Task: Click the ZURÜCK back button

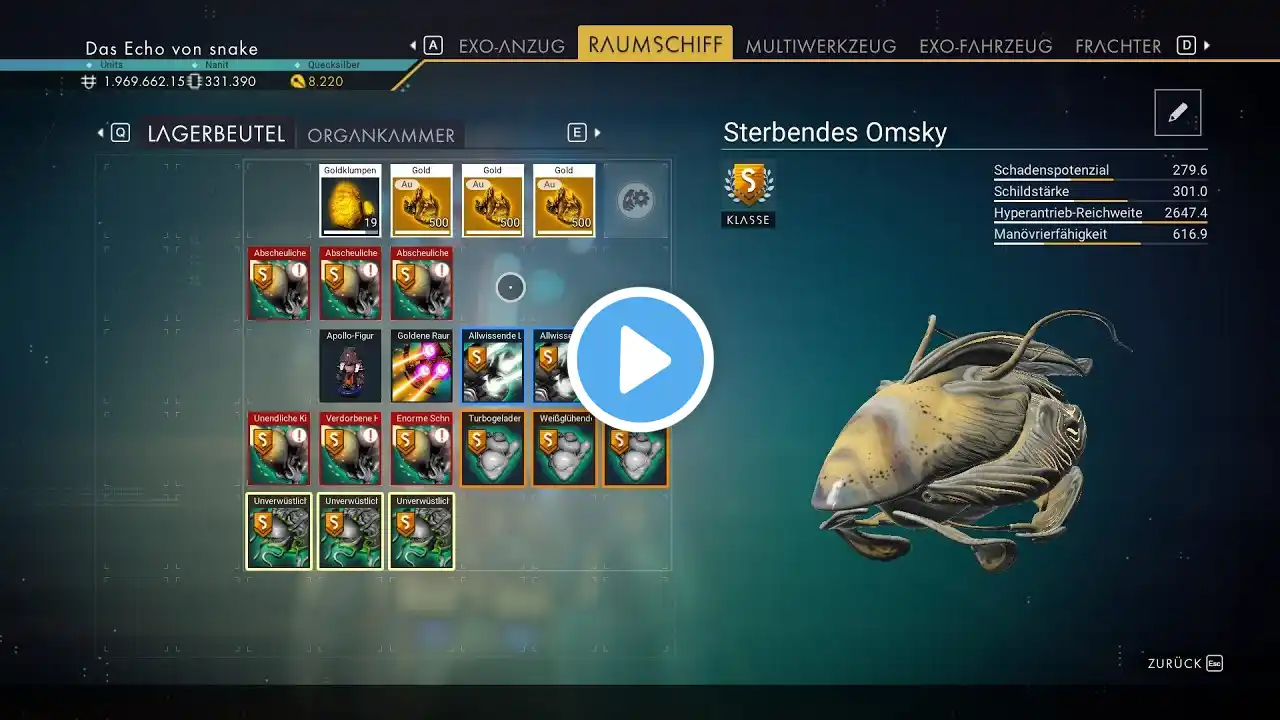Action: (x=1184, y=663)
